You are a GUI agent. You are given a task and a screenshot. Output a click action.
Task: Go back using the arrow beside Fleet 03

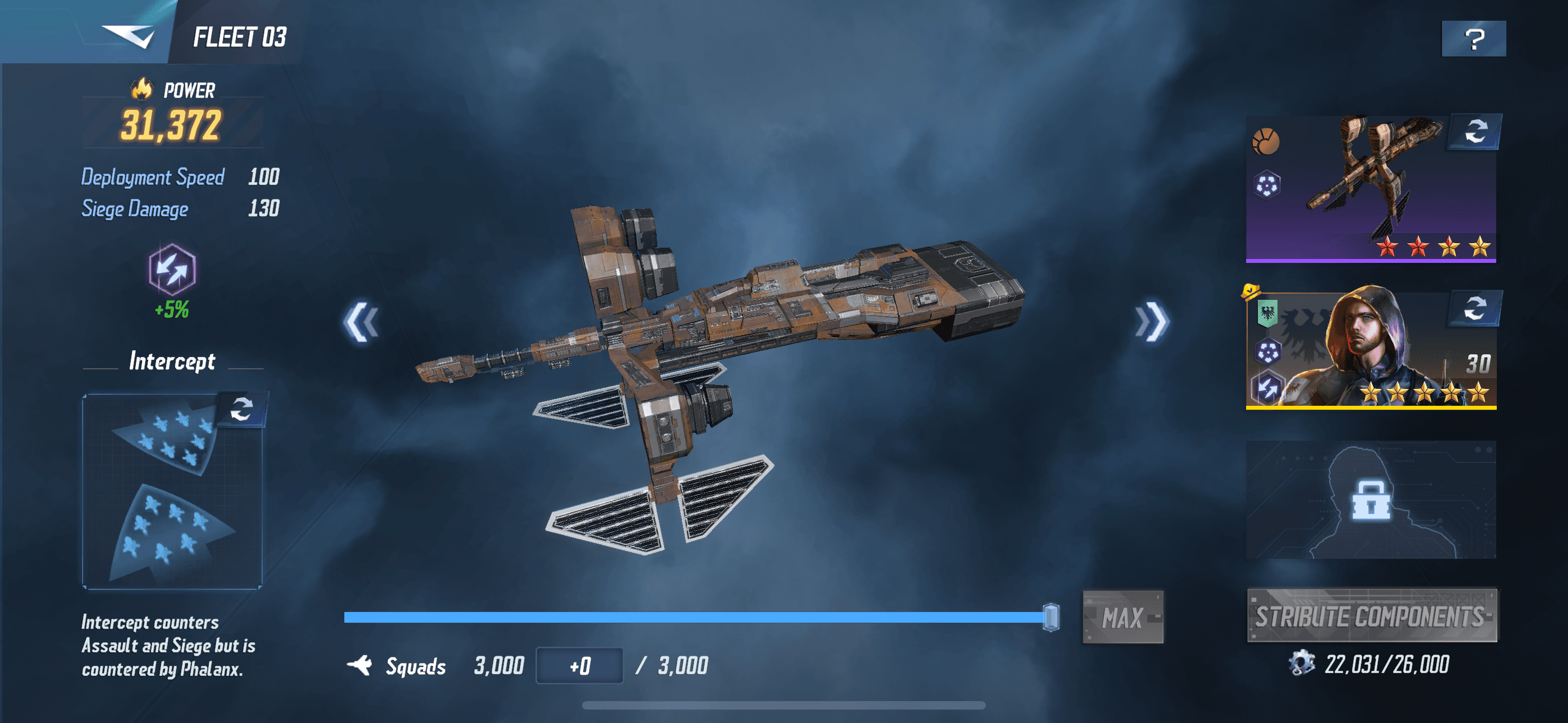128,35
